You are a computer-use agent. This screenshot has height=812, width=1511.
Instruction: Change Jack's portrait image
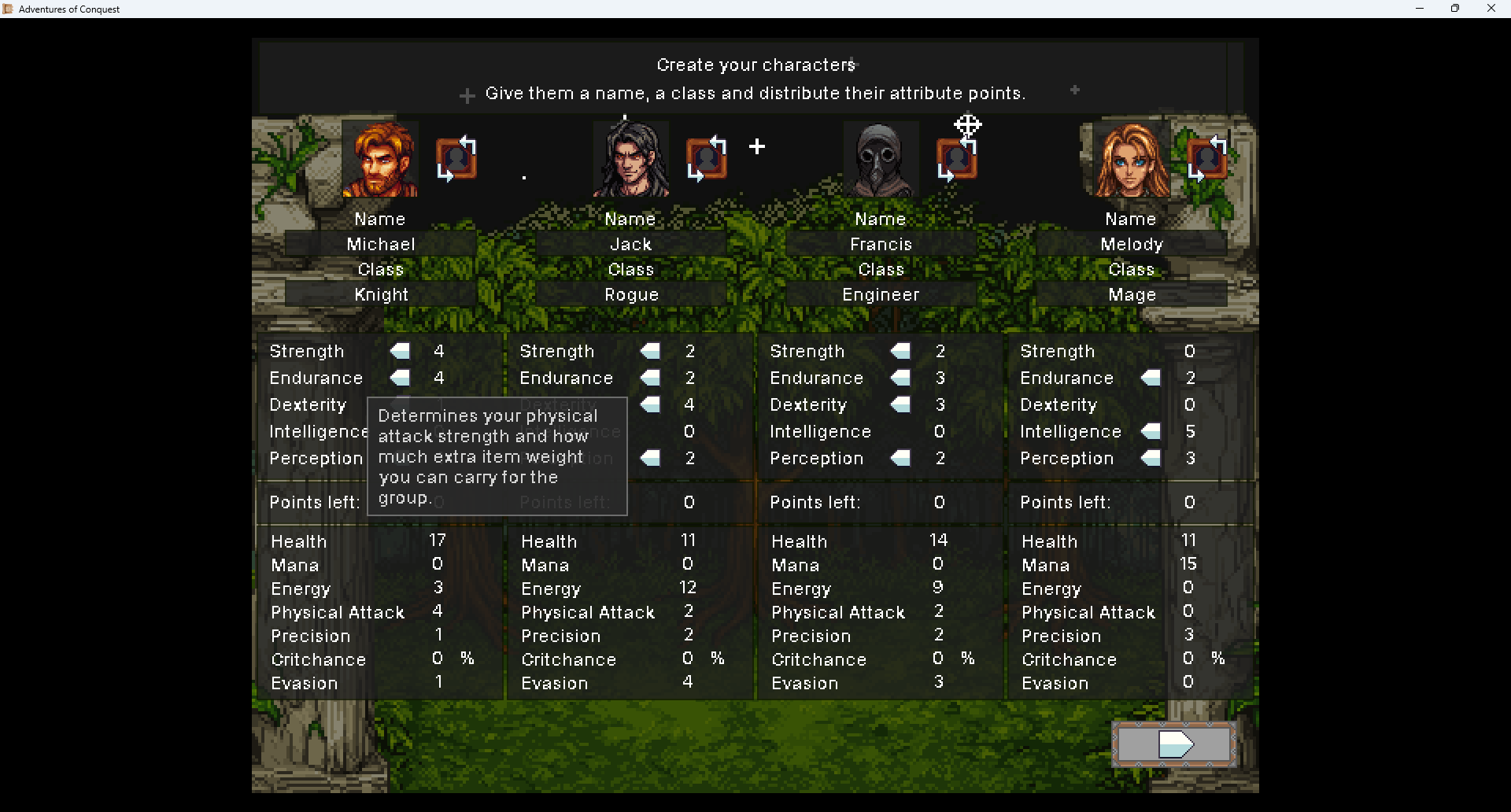[707, 159]
